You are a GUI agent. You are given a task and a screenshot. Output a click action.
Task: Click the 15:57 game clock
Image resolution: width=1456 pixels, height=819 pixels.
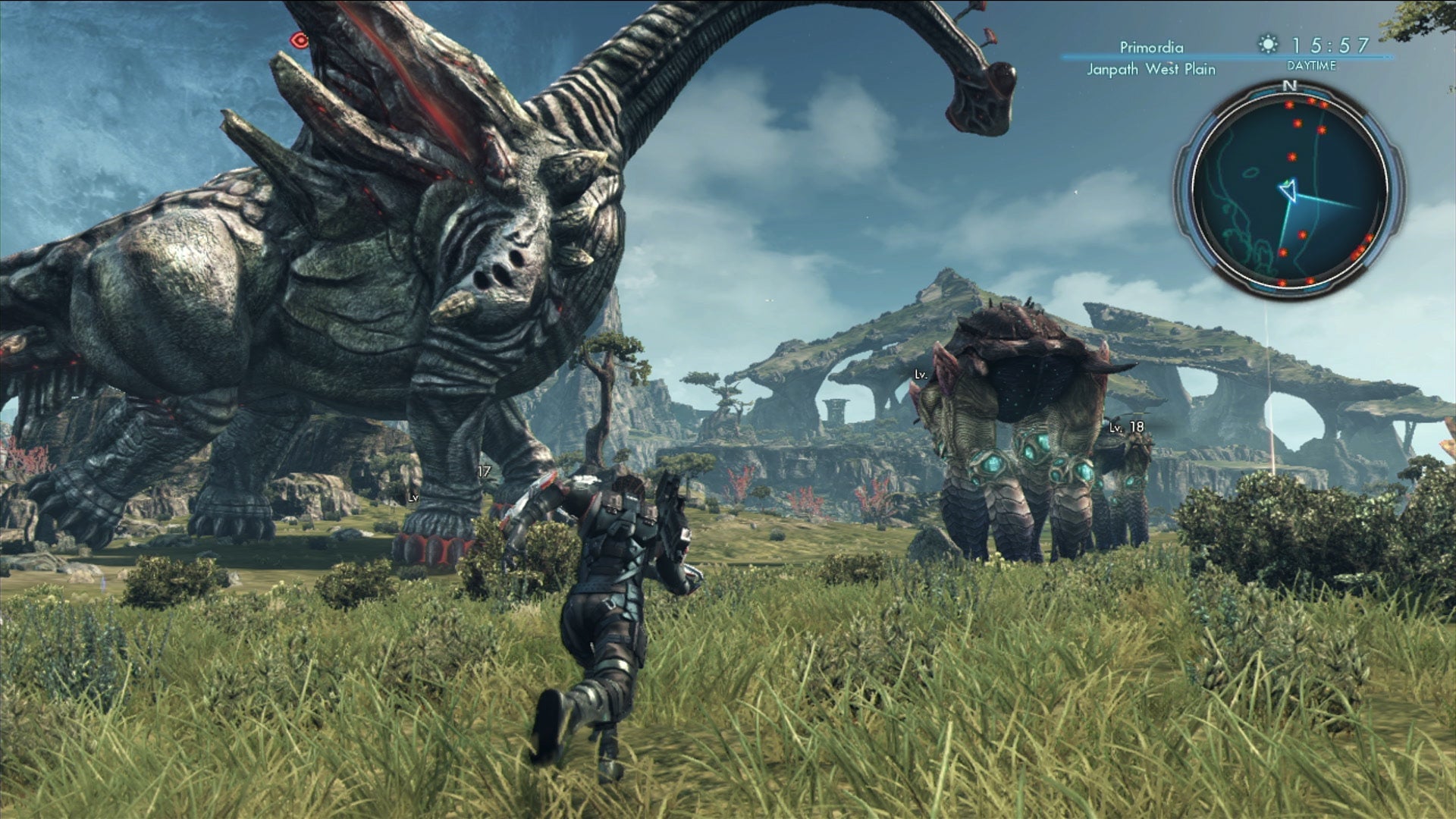[x=1329, y=45]
